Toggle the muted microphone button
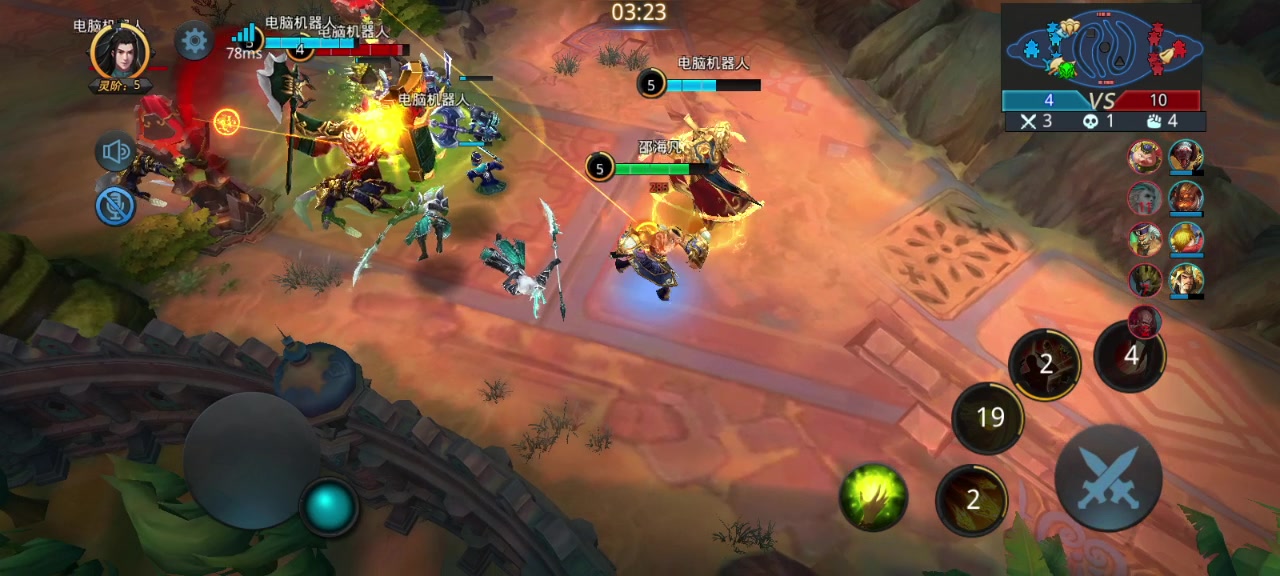Image resolution: width=1280 pixels, height=576 pixels. pyautogui.click(x=116, y=206)
